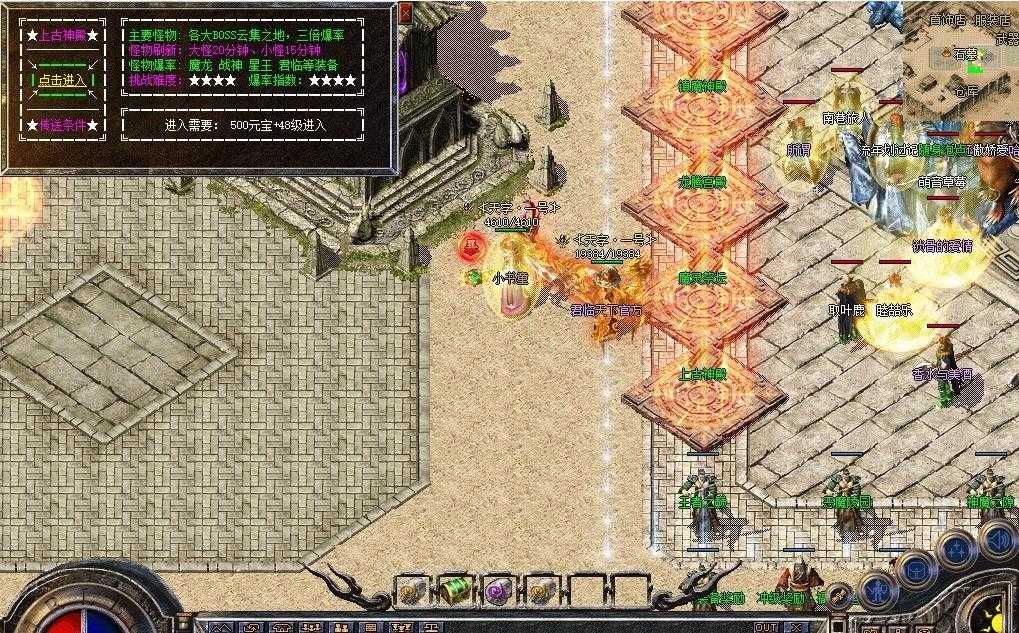Click the 点击进入 enter link
This screenshot has width=1019, height=633.
[x=62, y=80]
